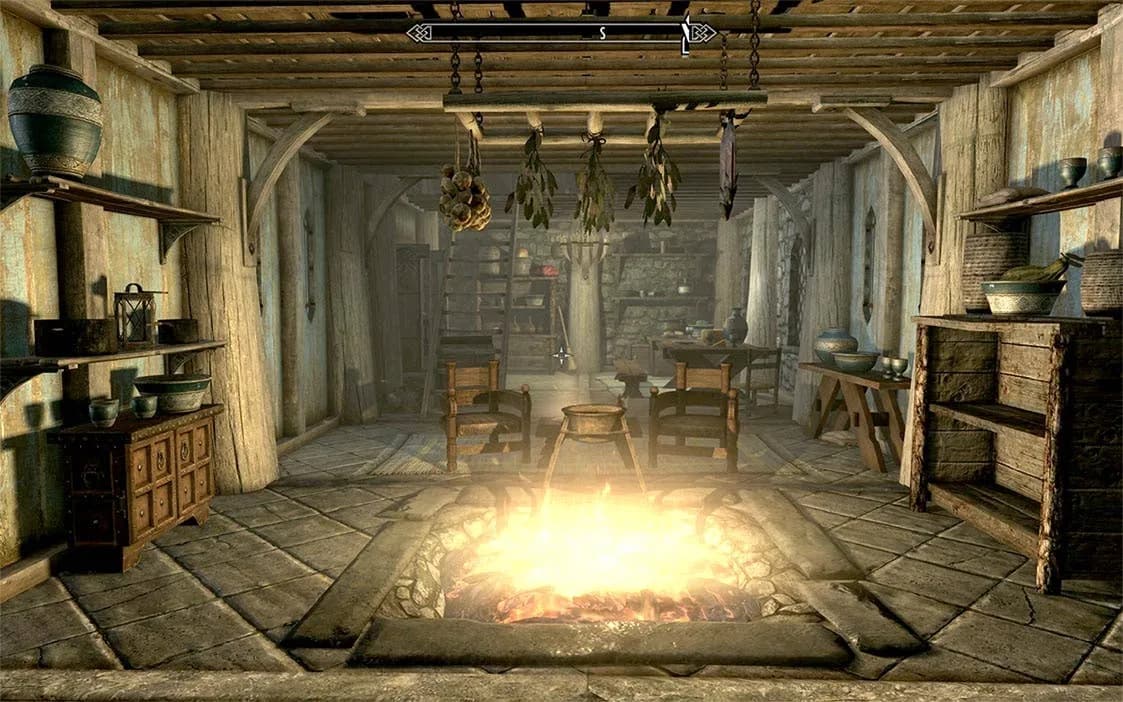Select the white quest marker on the compass
Screen dimensions: 1123x702
pyautogui.click(x=686, y=32)
